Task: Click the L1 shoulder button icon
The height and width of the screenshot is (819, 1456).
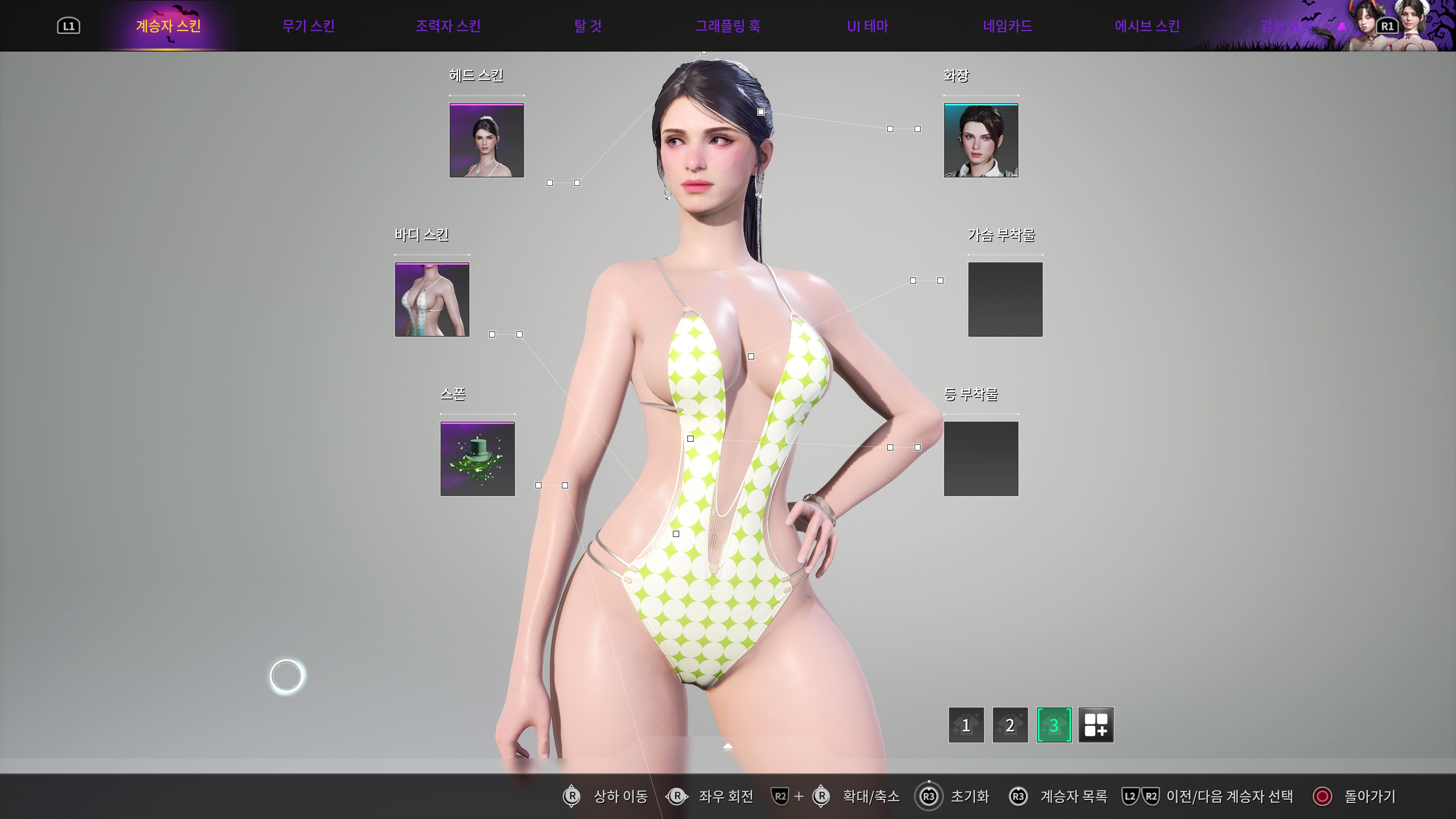Action: pyautogui.click(x=69, y=25)
